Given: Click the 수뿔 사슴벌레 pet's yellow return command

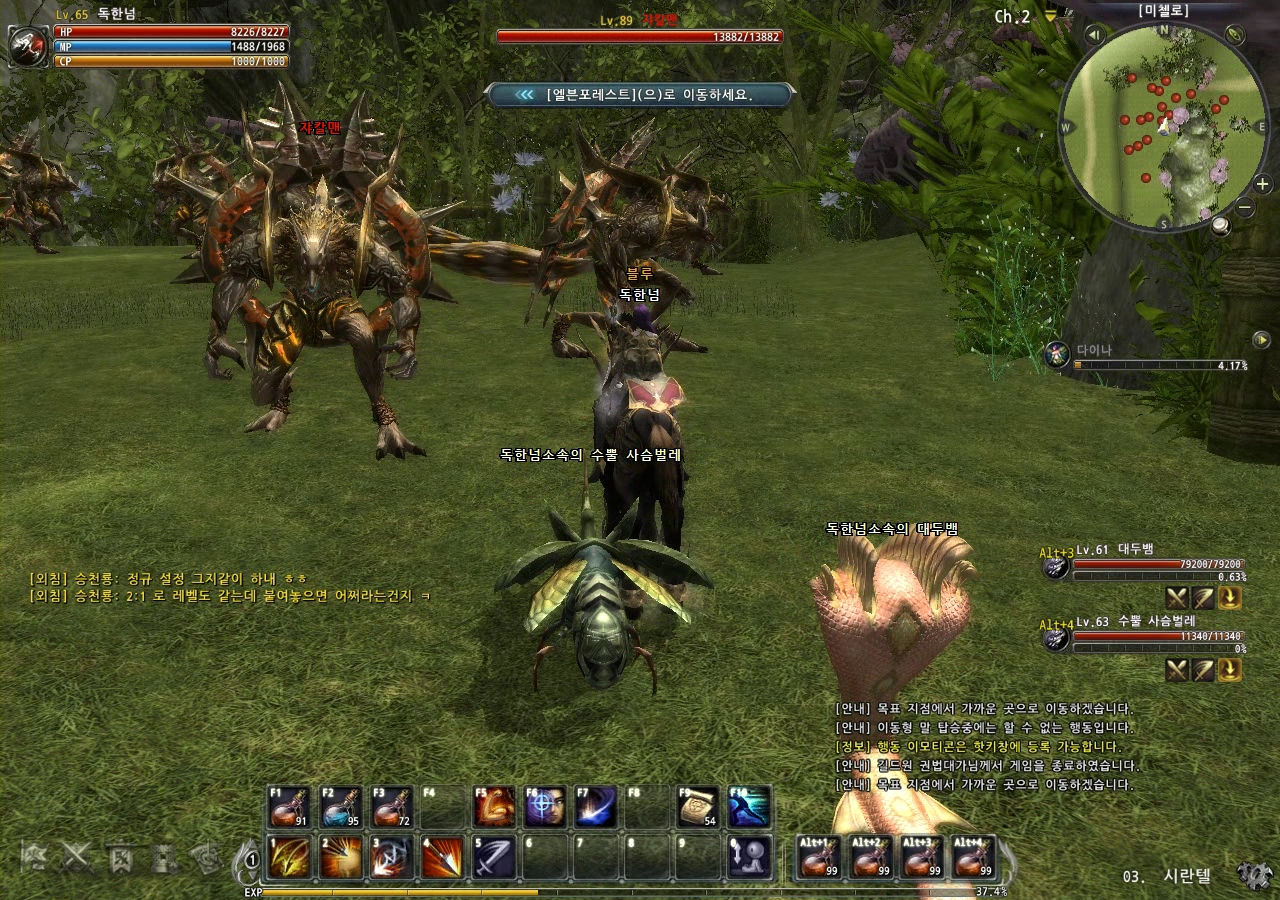Looking at the screenshot, I should (1230, 670).
